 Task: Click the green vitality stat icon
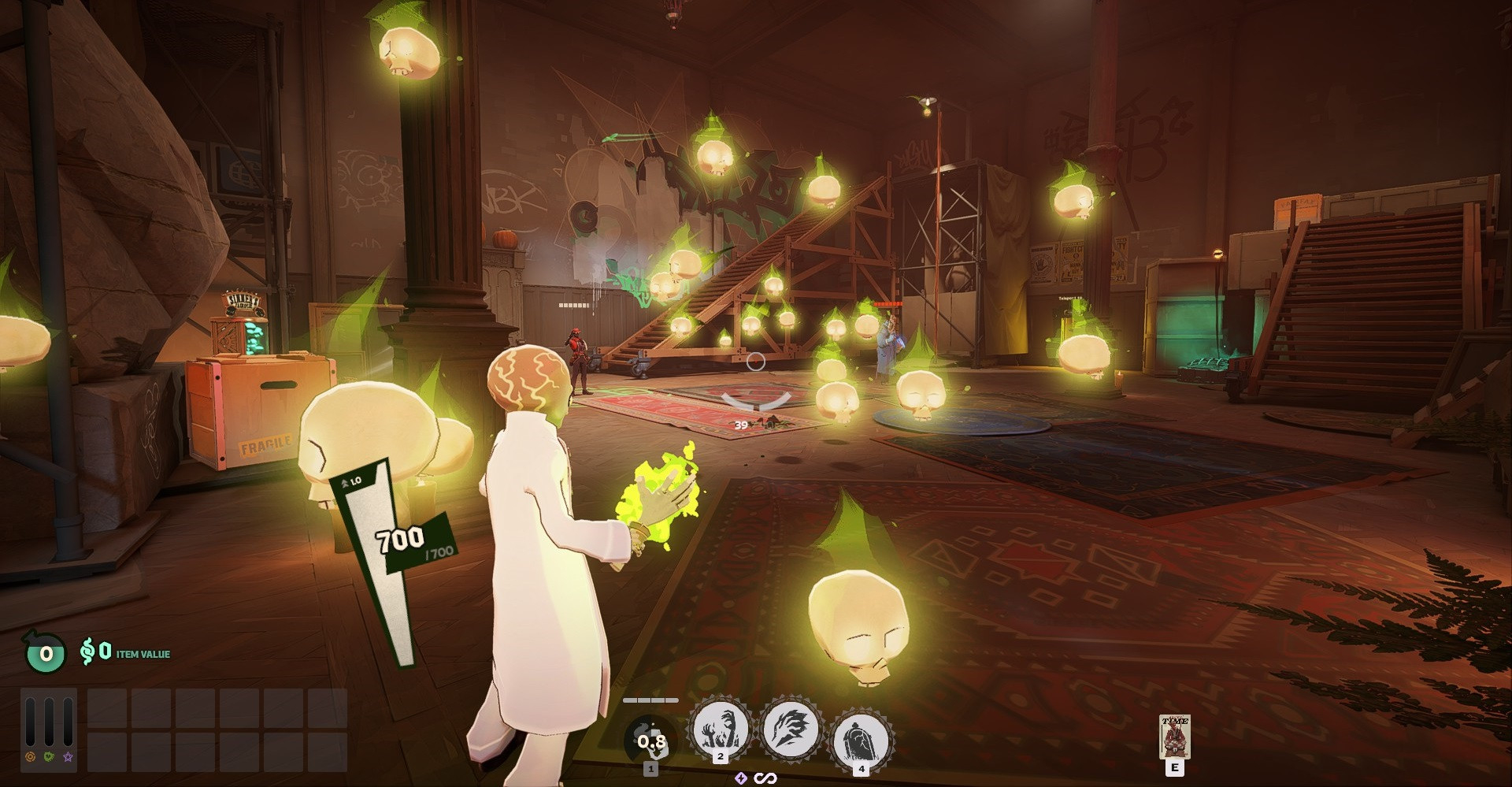click(x=49, y=757)
